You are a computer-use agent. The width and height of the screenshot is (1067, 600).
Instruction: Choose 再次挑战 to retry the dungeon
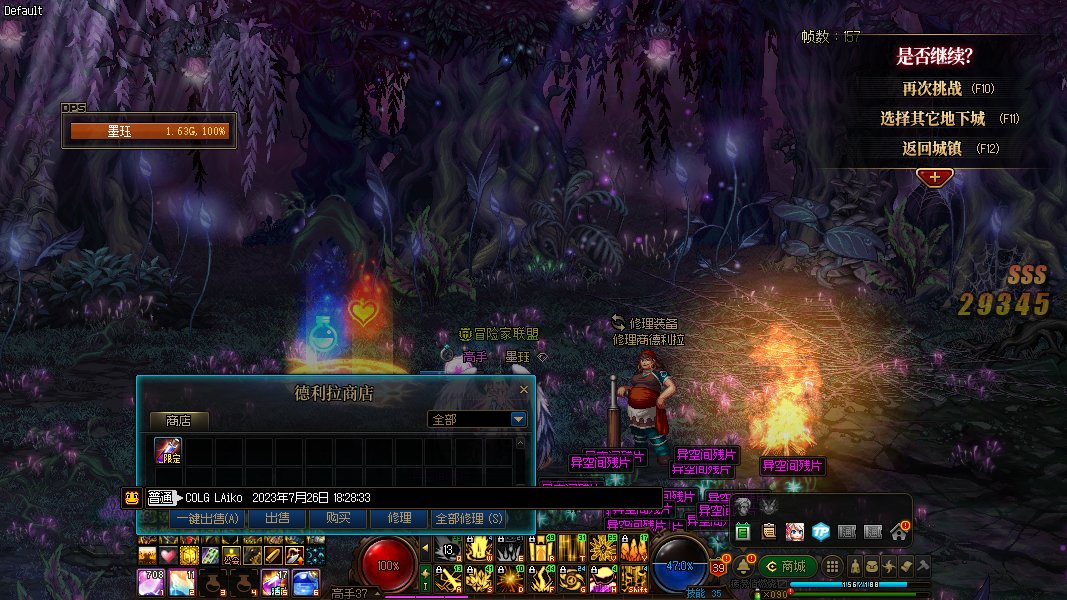pos(932,88)
